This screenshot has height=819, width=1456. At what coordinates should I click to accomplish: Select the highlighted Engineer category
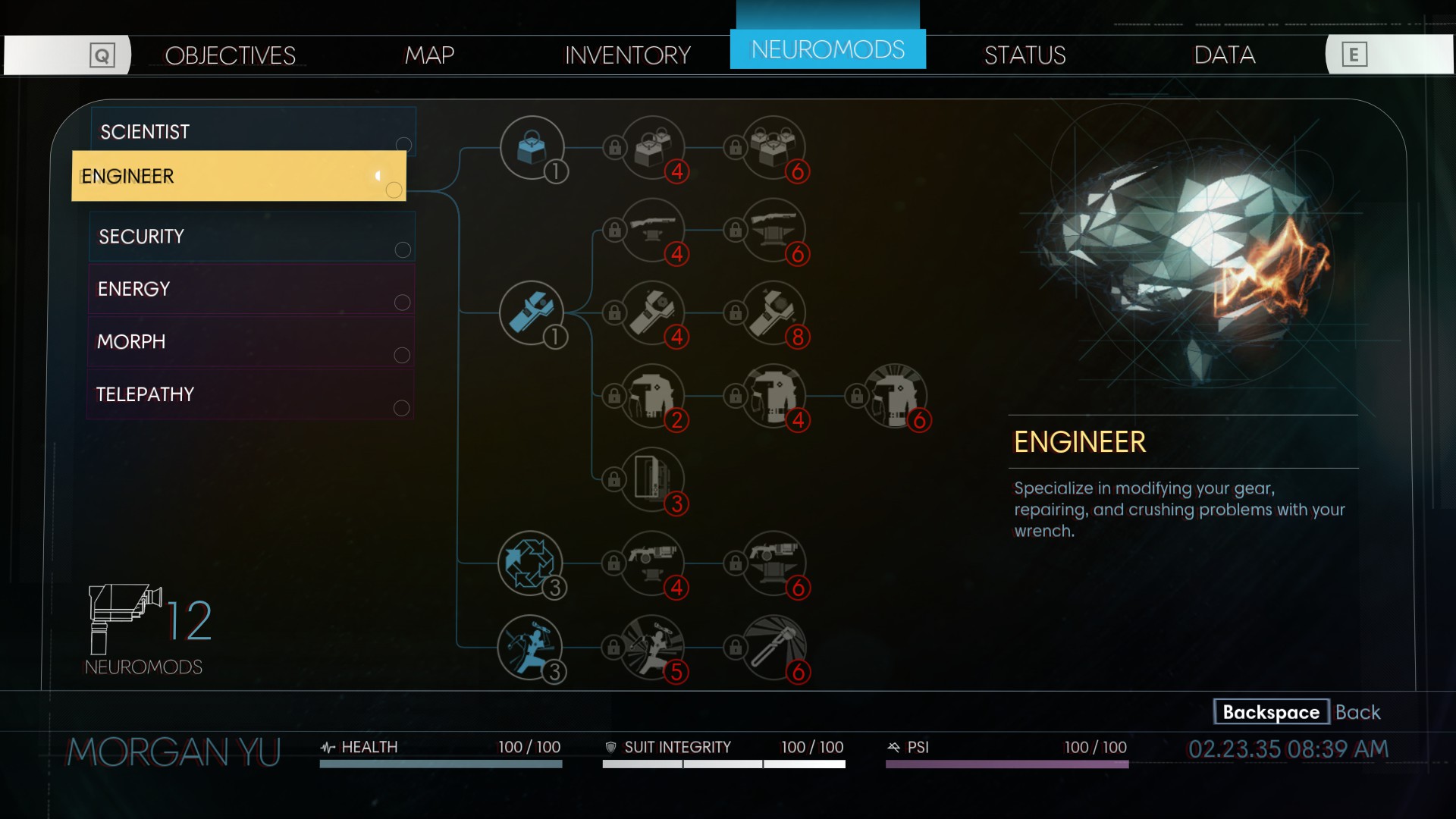point(239,176)
